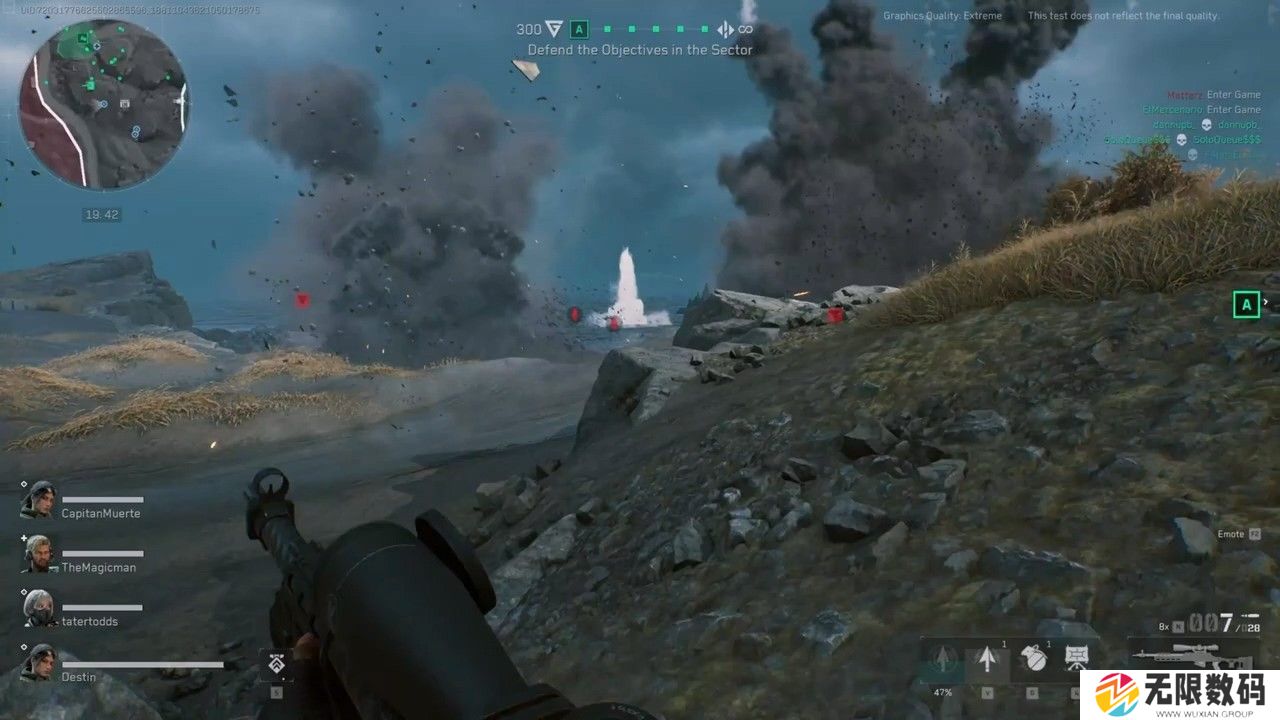Select squadmate tatertodds' portrait

coord(38,608)
